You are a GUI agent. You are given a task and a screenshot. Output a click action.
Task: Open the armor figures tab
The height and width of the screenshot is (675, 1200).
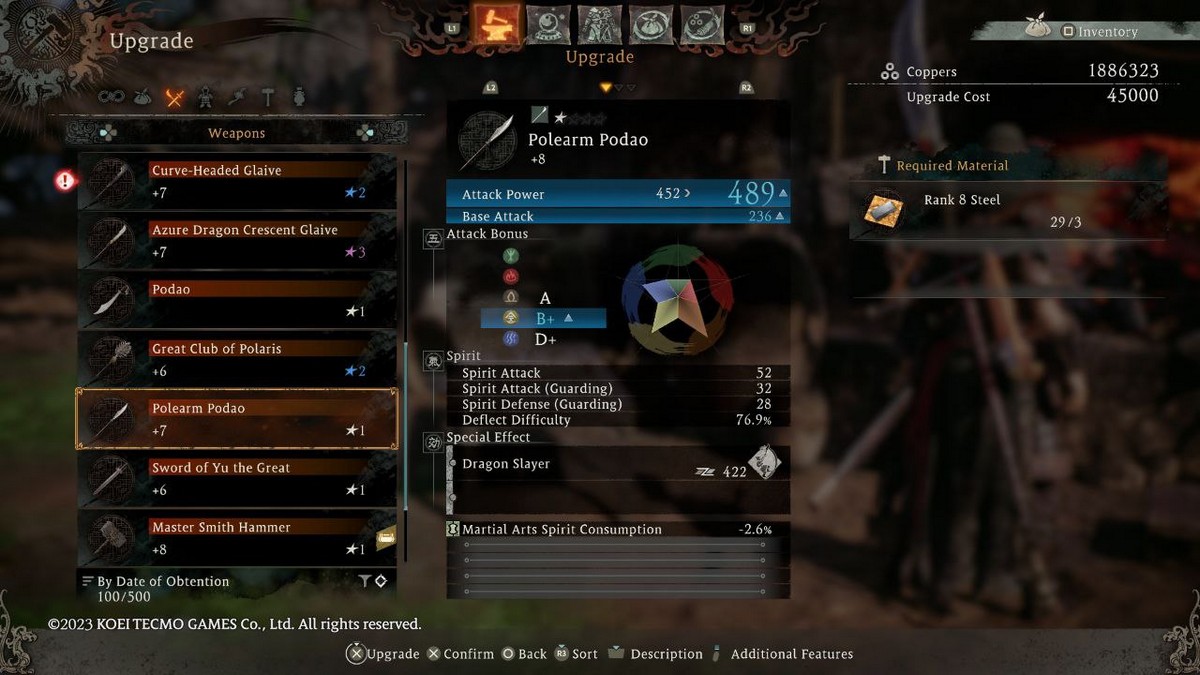tap(598, 24)
